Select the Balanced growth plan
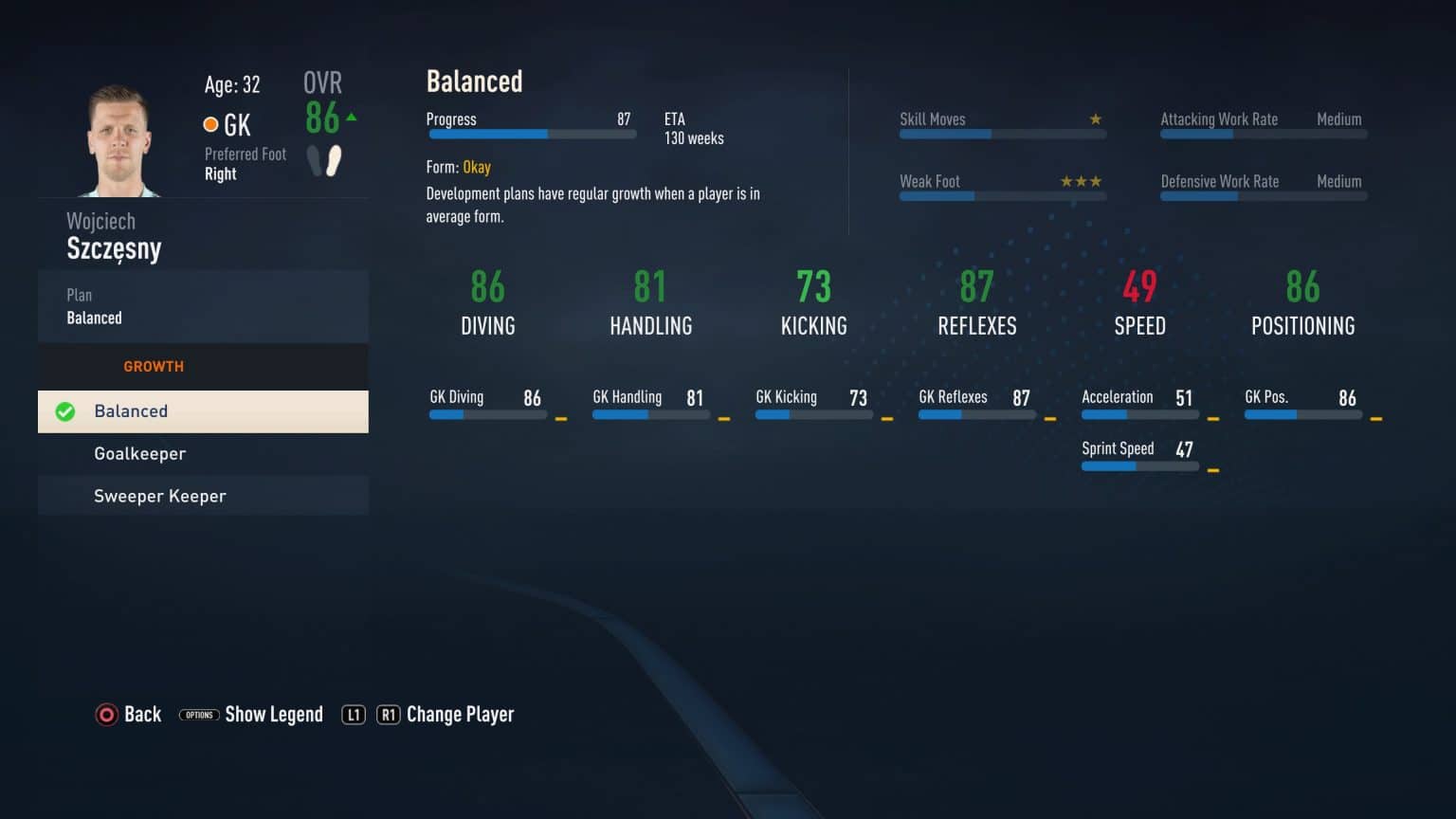Screen dimensions: 1456x819 tap(203, 411)
